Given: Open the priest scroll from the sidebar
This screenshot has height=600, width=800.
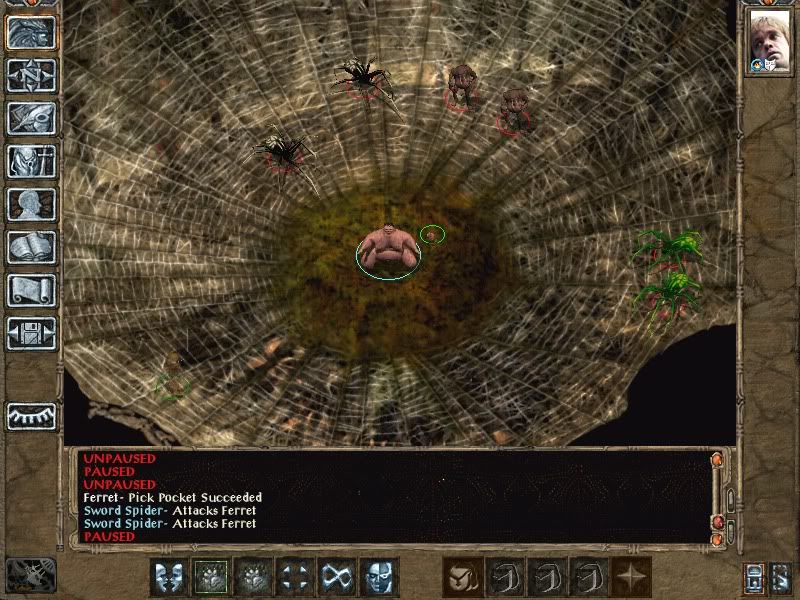Looking at the screenshot, I should 31,290.
